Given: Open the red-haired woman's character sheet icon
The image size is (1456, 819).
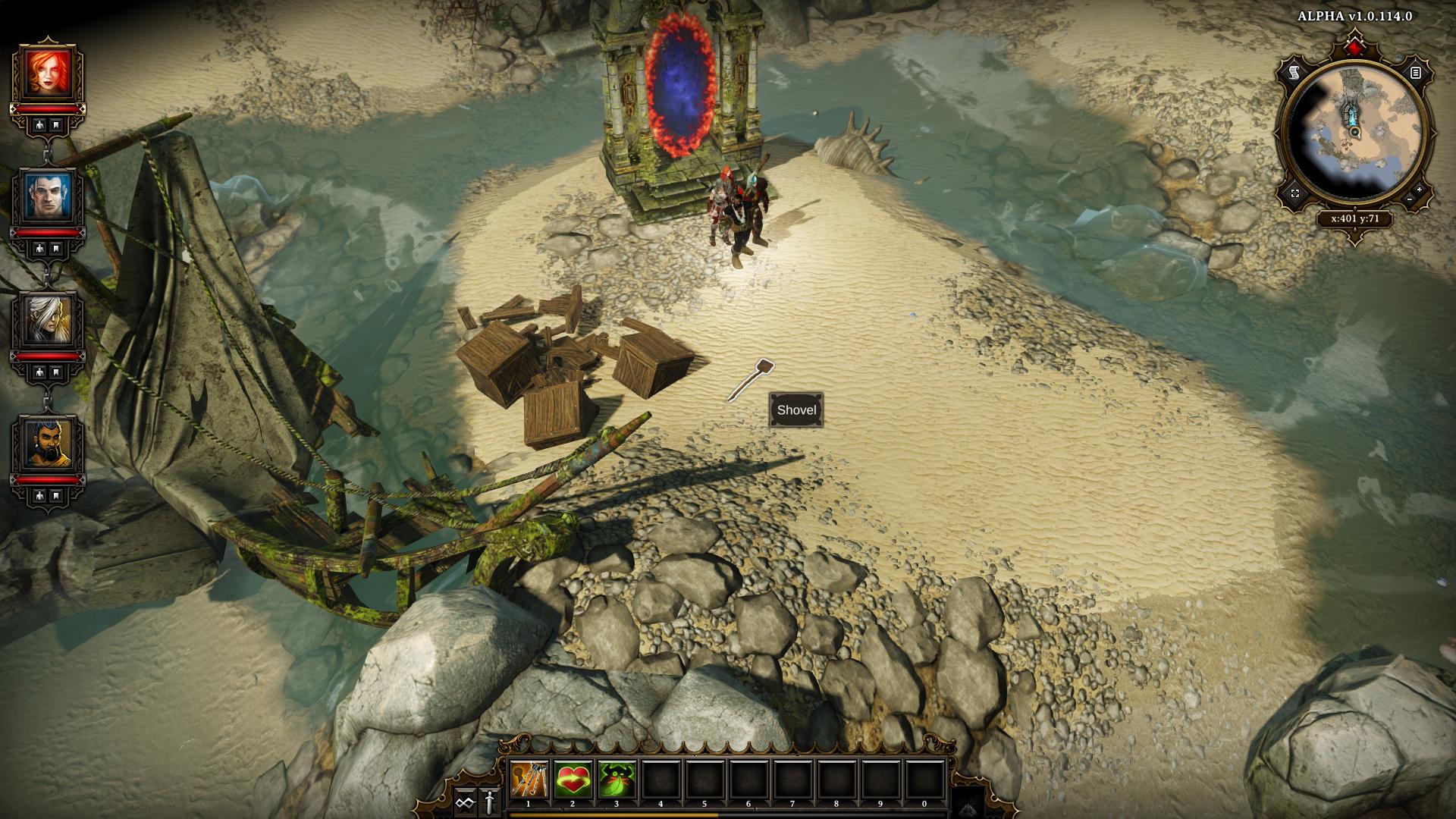Looking at the screenshot, I should (x=39, y=125).
